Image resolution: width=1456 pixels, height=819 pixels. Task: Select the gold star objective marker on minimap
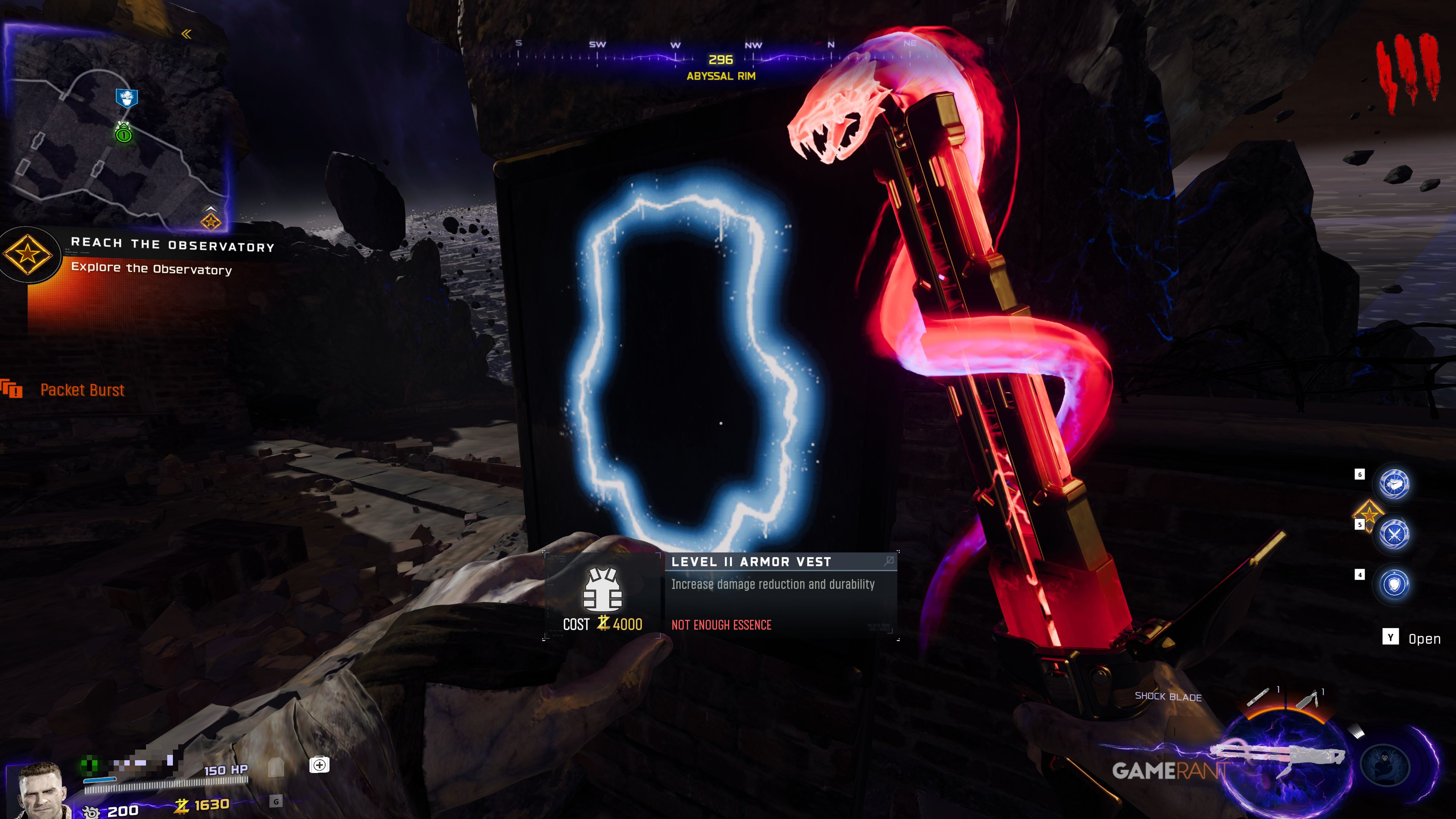click(211, 221)
